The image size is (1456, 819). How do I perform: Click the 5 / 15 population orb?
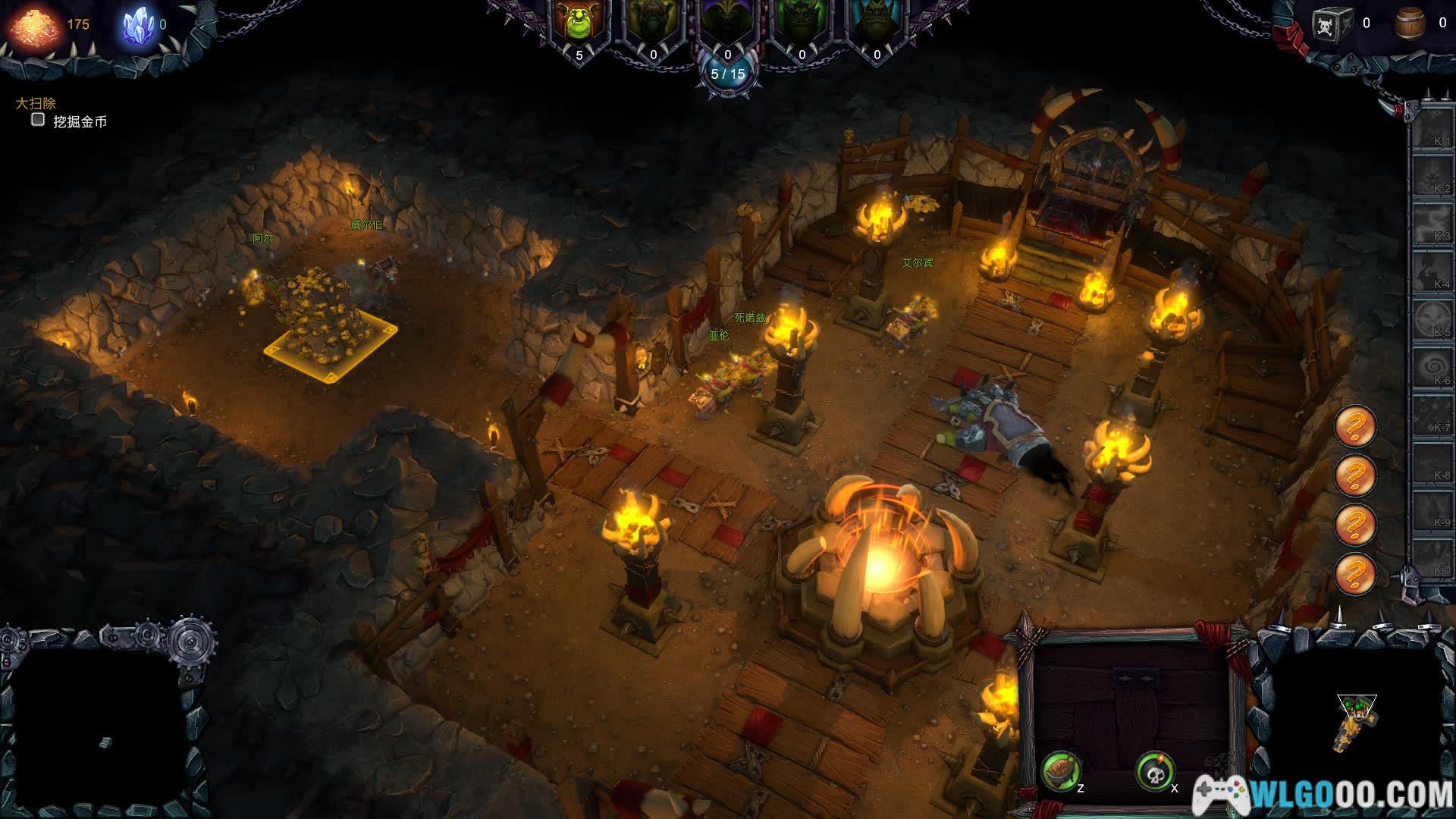(x=728, y=74)
